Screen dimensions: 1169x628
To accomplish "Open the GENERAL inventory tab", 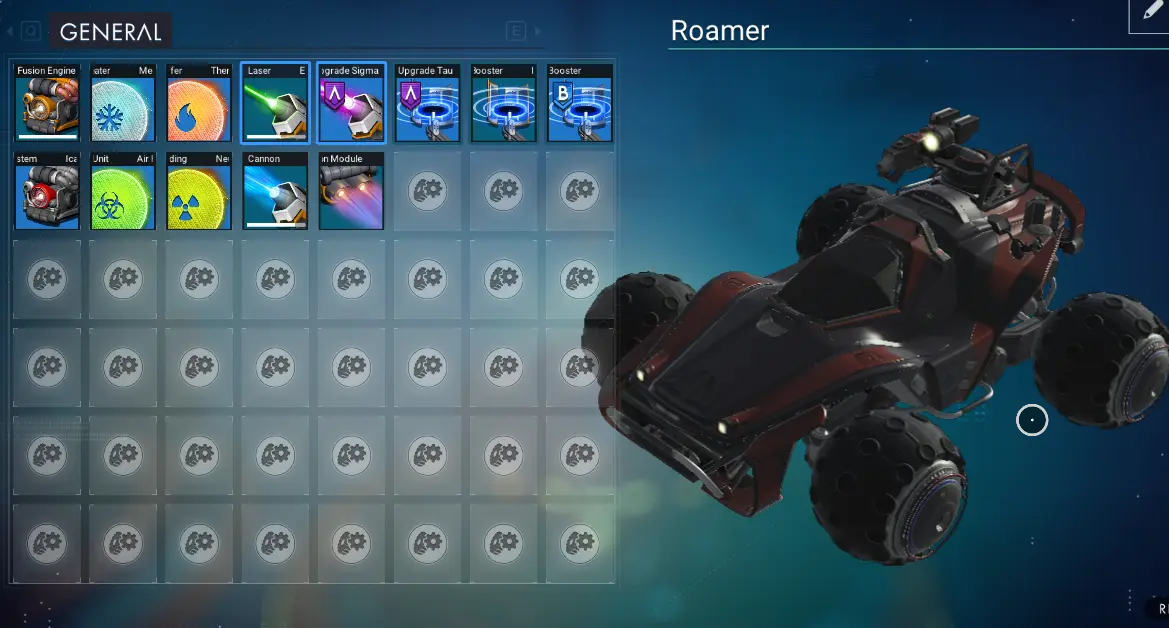I will click(110, 32).
